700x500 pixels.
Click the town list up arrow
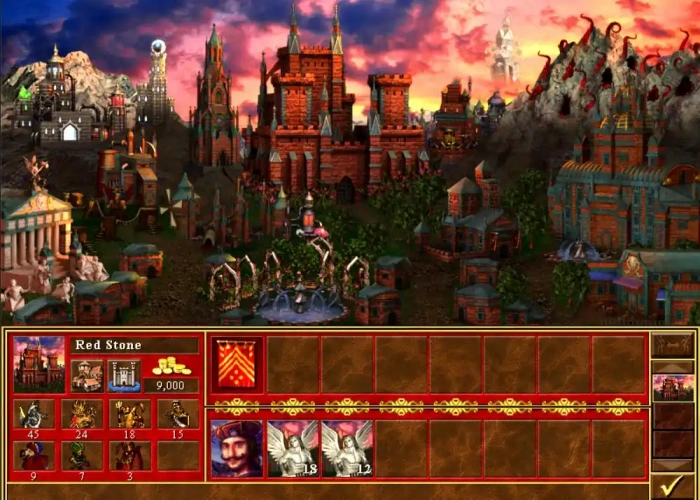672,367
